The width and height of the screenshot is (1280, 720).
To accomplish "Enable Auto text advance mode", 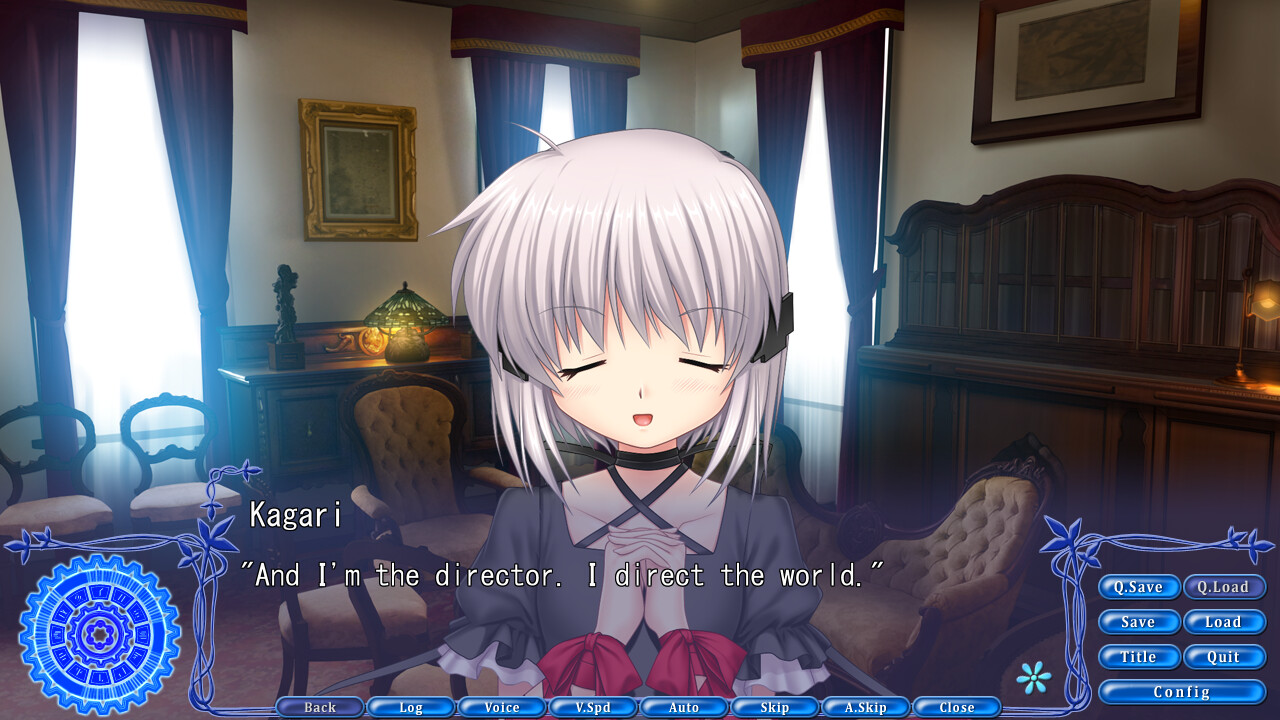I will (683, 707).
